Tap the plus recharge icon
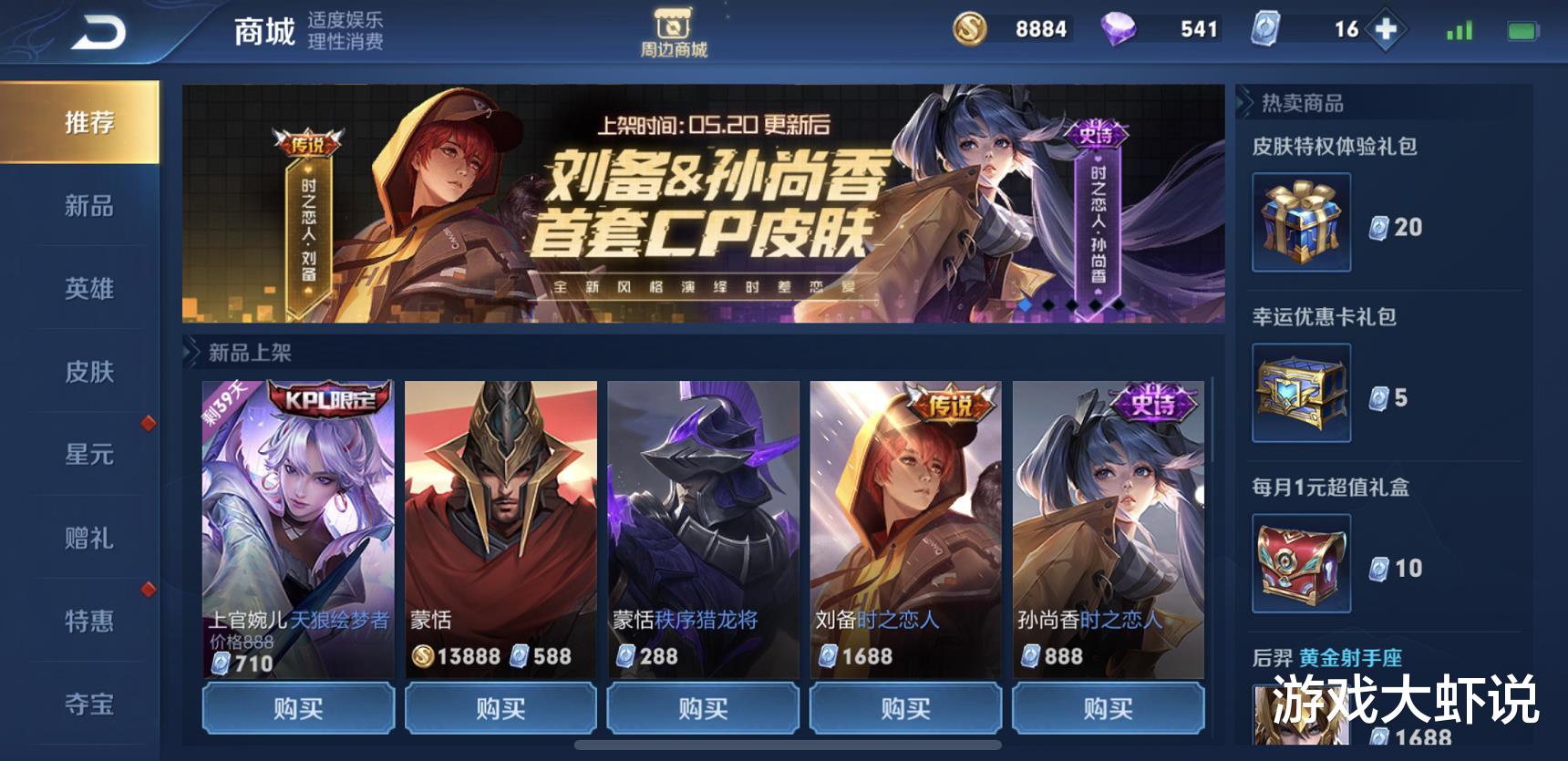The width and height of the screenshot is (1568, 761). coord(1385,28)
